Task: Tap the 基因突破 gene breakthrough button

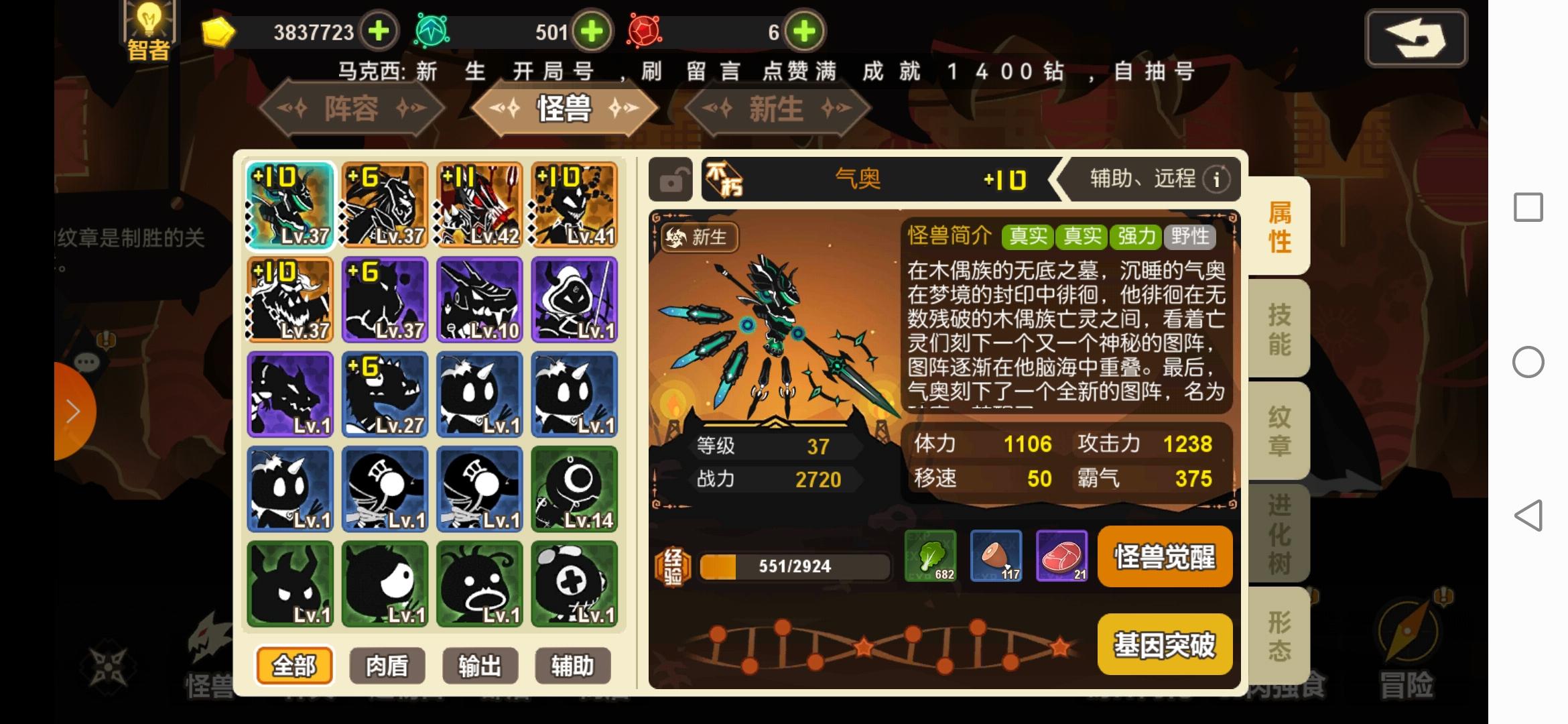Action: 1165,644
